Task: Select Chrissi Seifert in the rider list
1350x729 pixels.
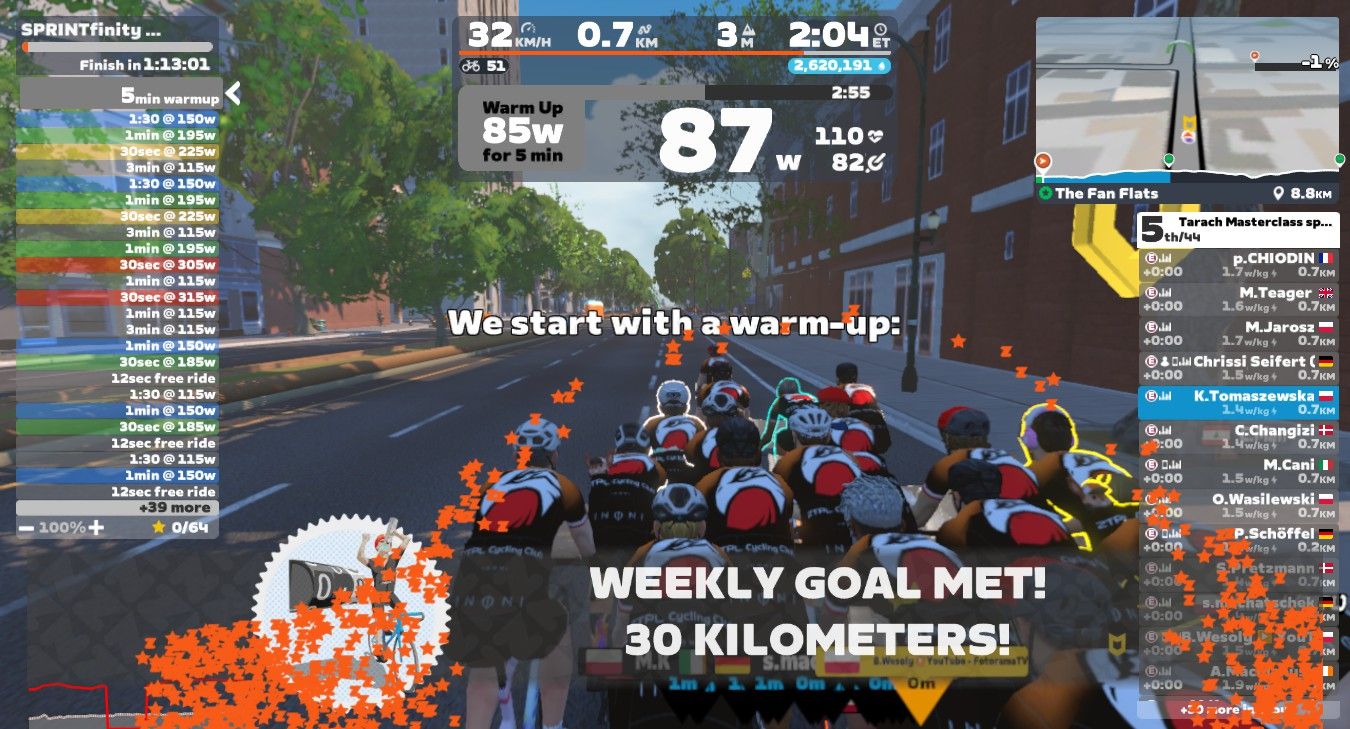Action: click(1238, 367)
